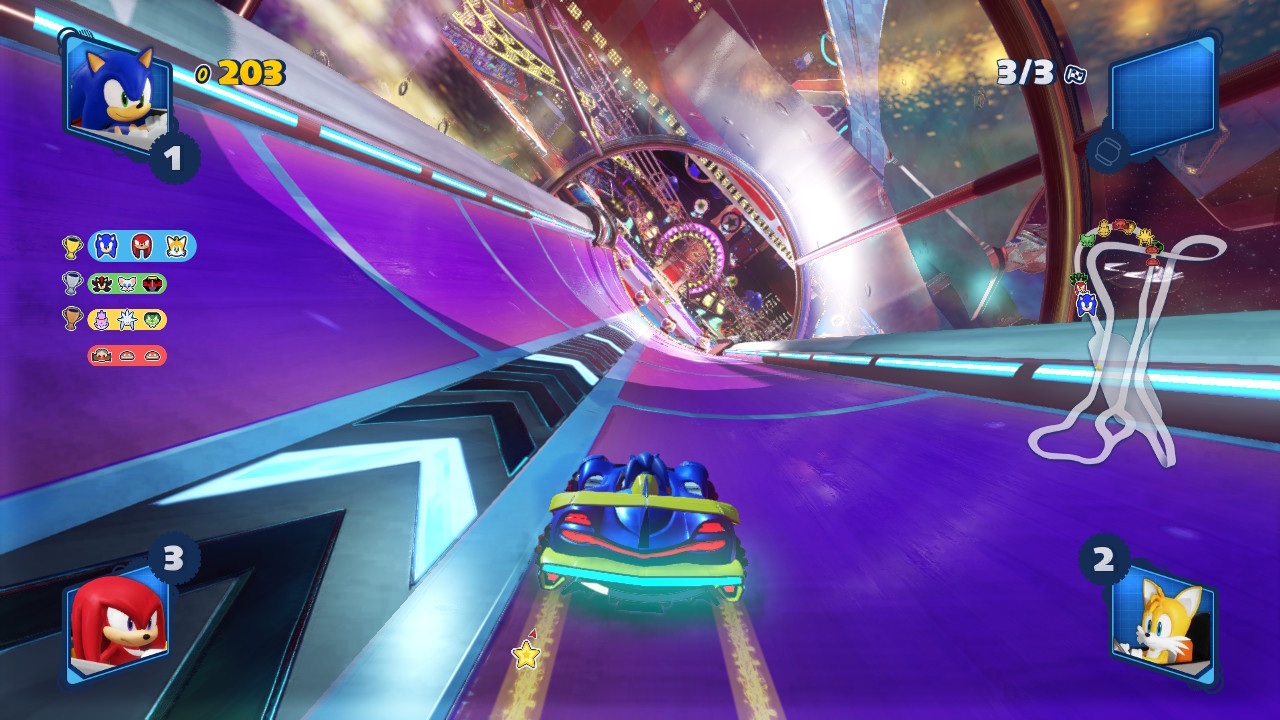The image size is (1280, 720).
Task: Select the Knuckles marker on the minimap
Action: pos(1081,287)
